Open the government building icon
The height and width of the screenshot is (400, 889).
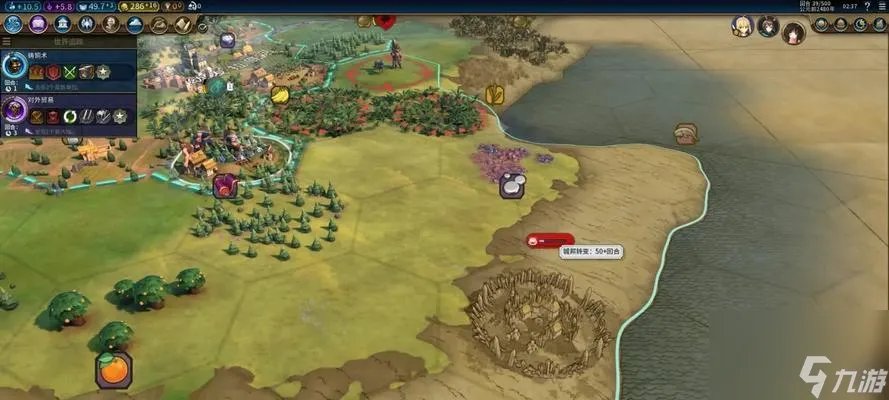click(62, 25)
